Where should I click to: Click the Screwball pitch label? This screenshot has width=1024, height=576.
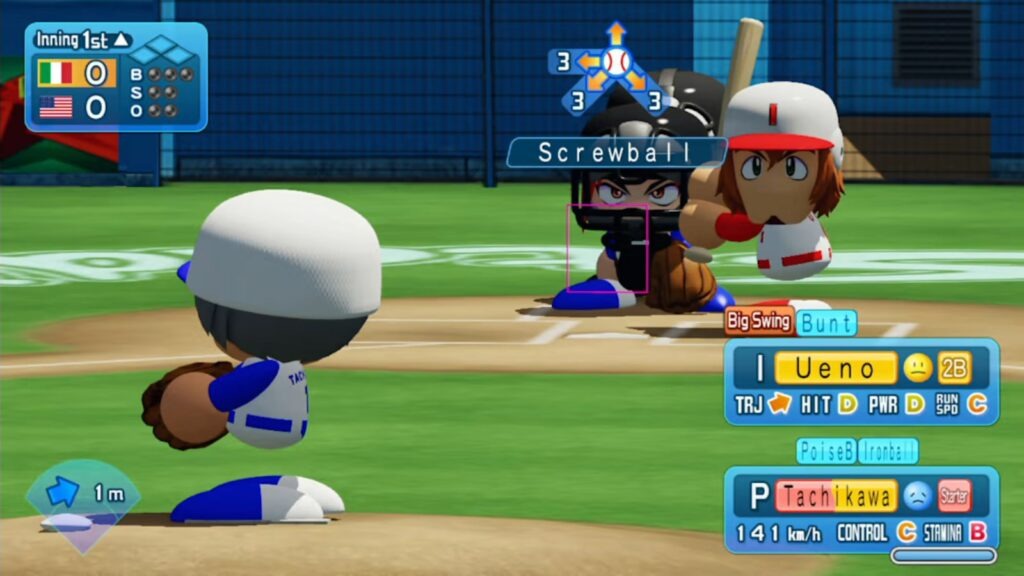click(x=615, y=152)
